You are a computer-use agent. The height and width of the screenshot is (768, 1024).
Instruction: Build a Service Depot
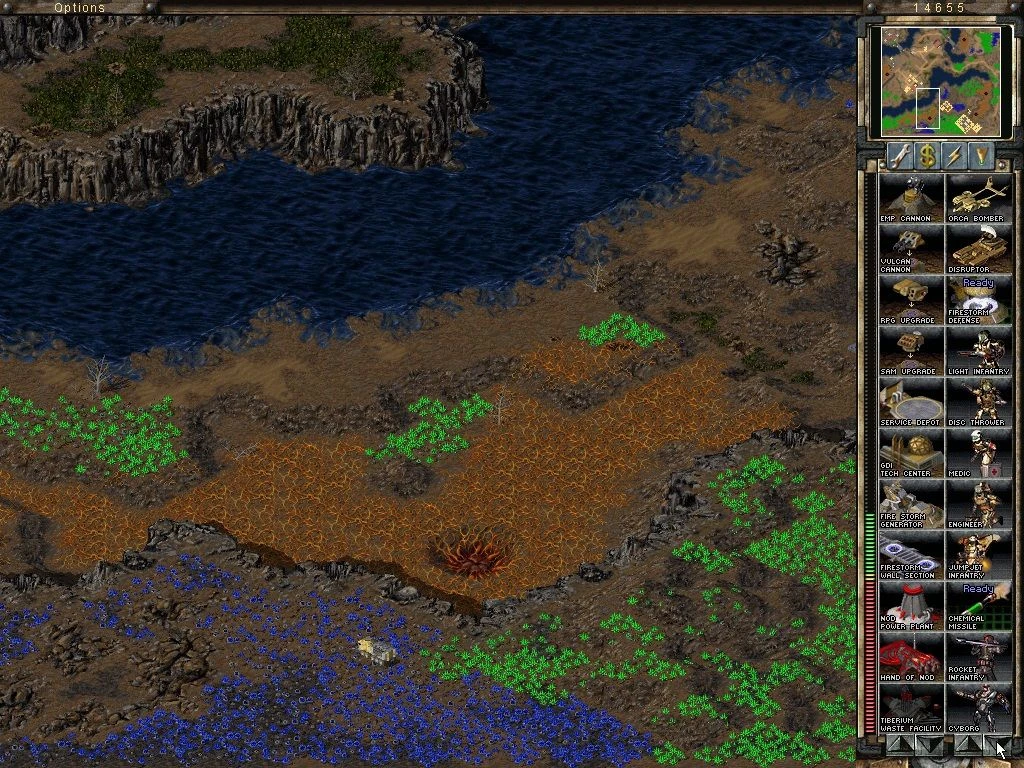tap(910, 402)
